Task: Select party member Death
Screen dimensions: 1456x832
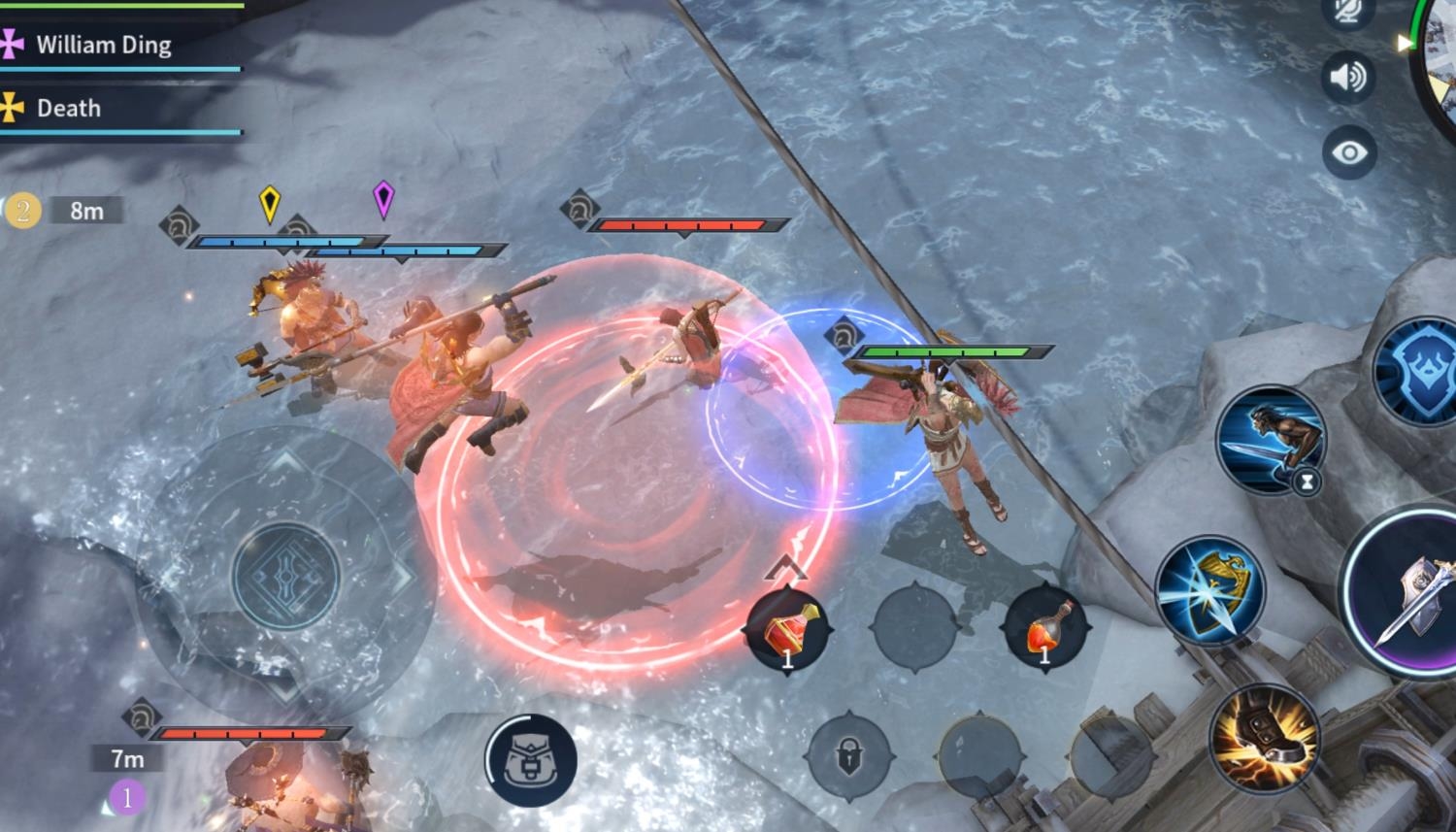Action: [68, 108]
